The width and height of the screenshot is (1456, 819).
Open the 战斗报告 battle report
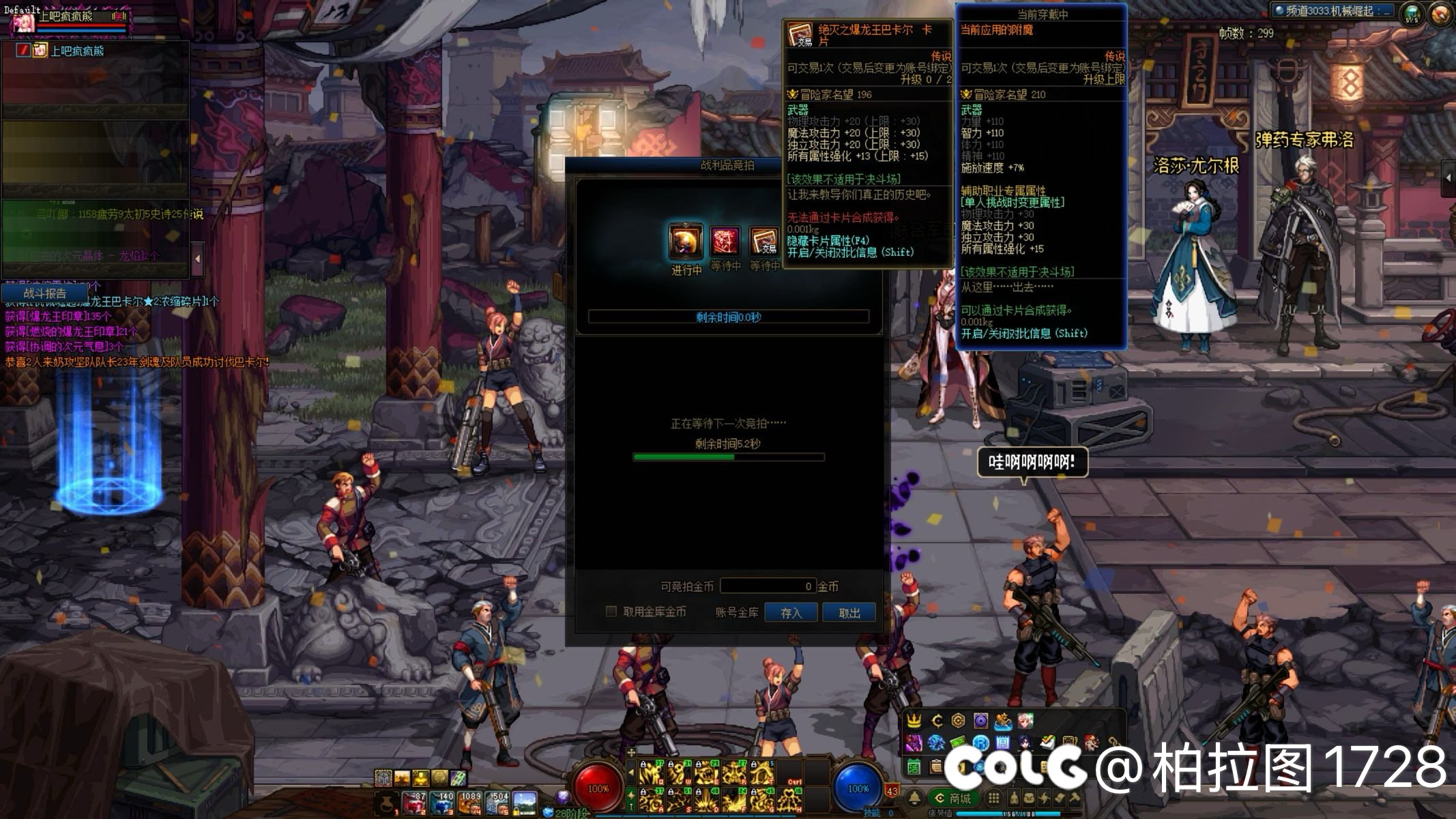coord(44,293)
